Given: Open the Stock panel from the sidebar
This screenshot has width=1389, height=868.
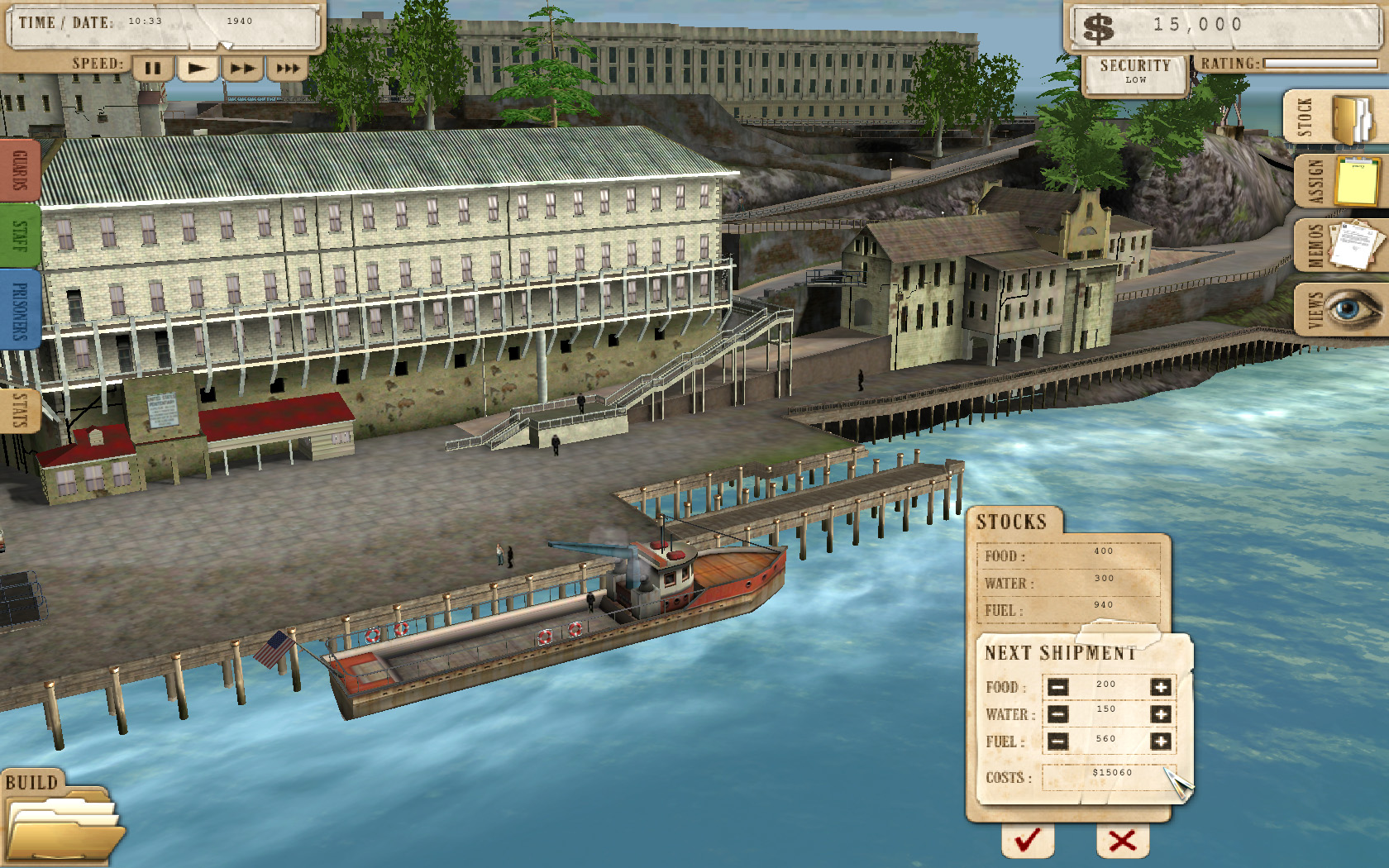Looking at the screenshot, I should (x=1333, y=116).
